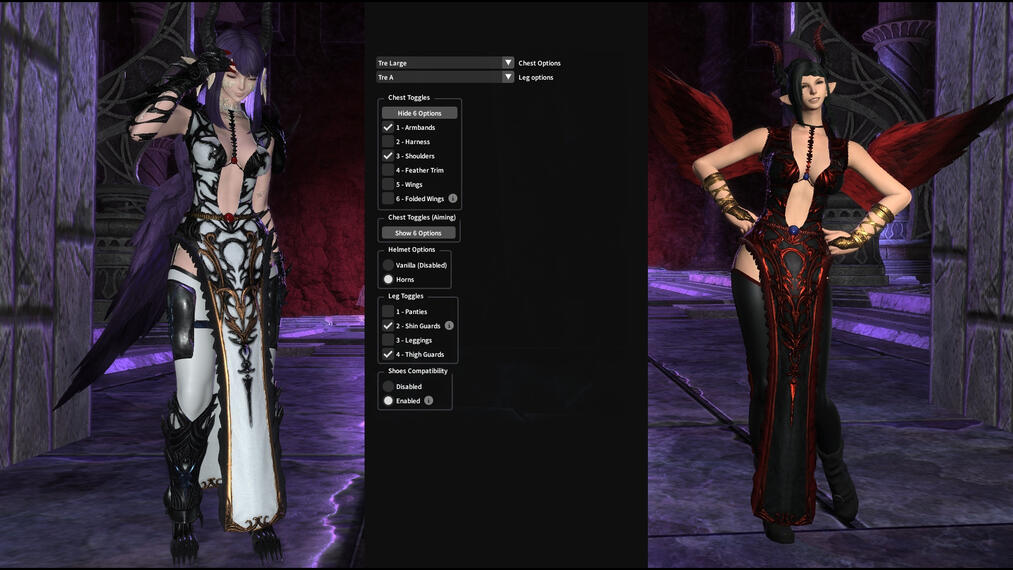Uncheck the 1 - Armbands checkbox
1013x570 pixels.
click(x=388, y=128)
